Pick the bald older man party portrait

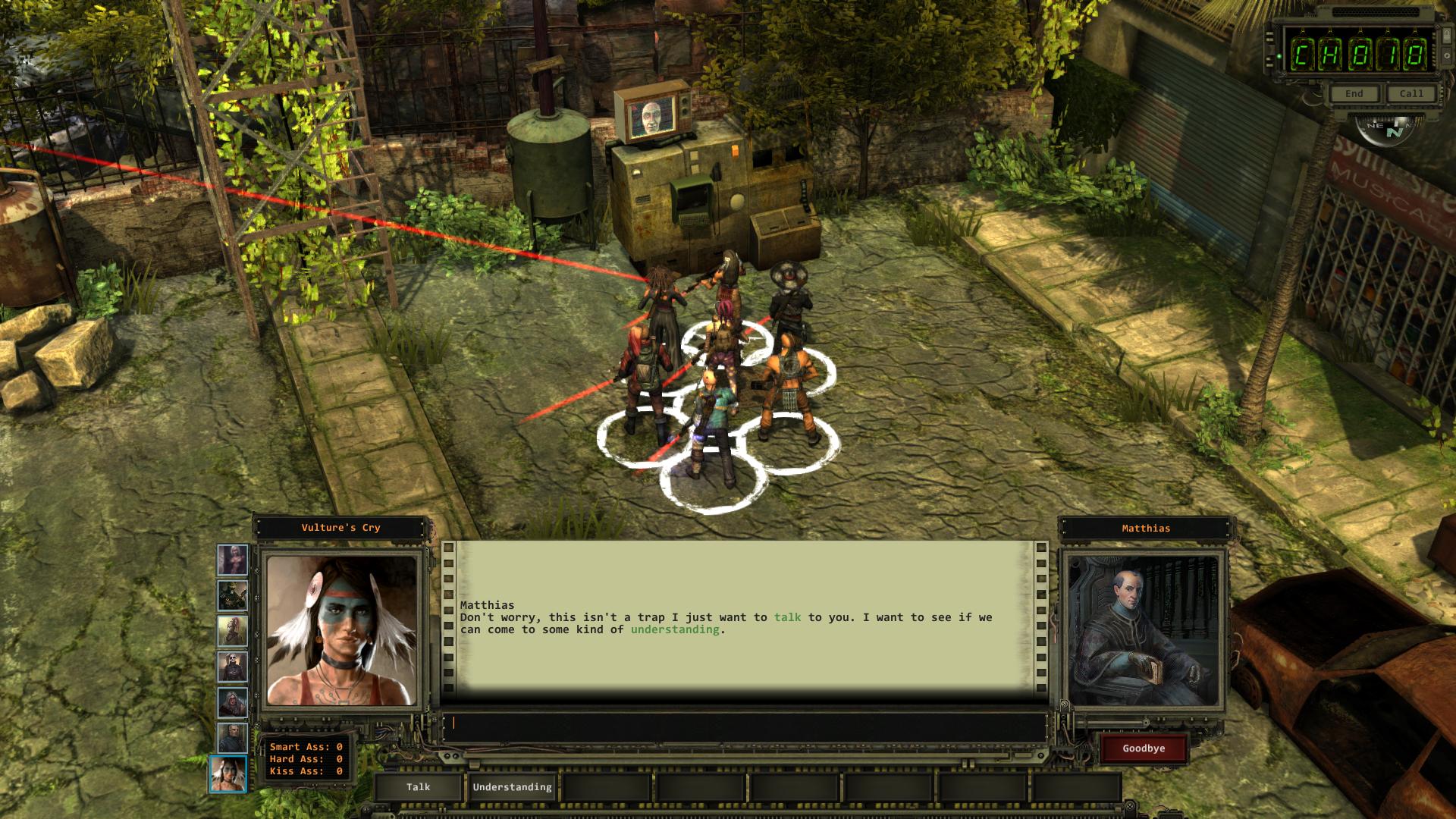pos(232,738)
